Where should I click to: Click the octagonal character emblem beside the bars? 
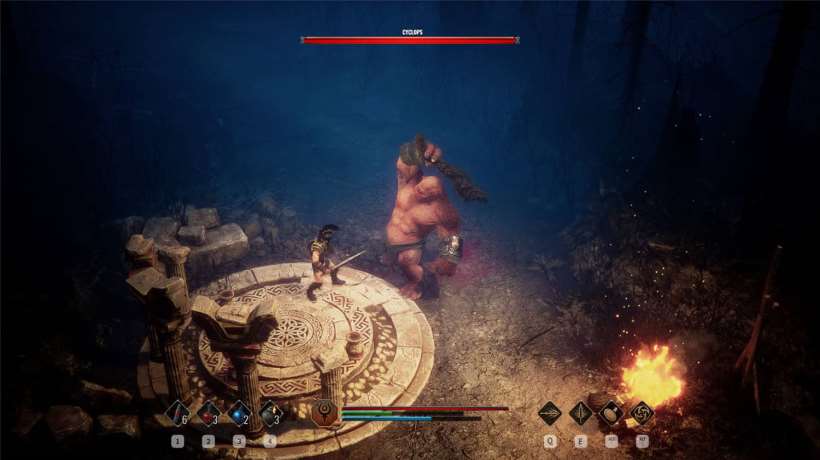tap(324, 412)
